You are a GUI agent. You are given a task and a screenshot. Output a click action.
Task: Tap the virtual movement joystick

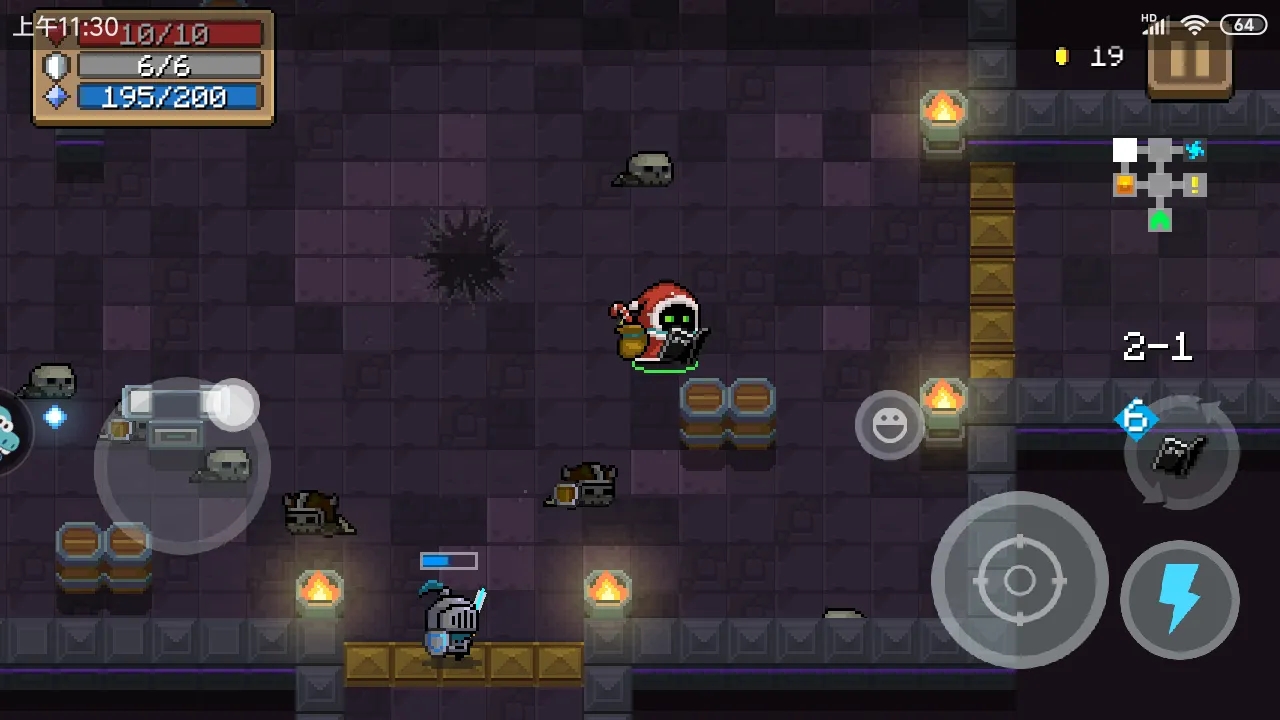tap(182, 465)
